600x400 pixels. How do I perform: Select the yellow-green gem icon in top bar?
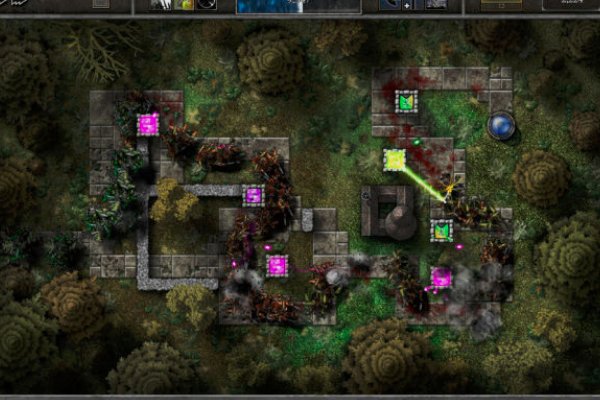pyautogui.click(x=187, y=5)
